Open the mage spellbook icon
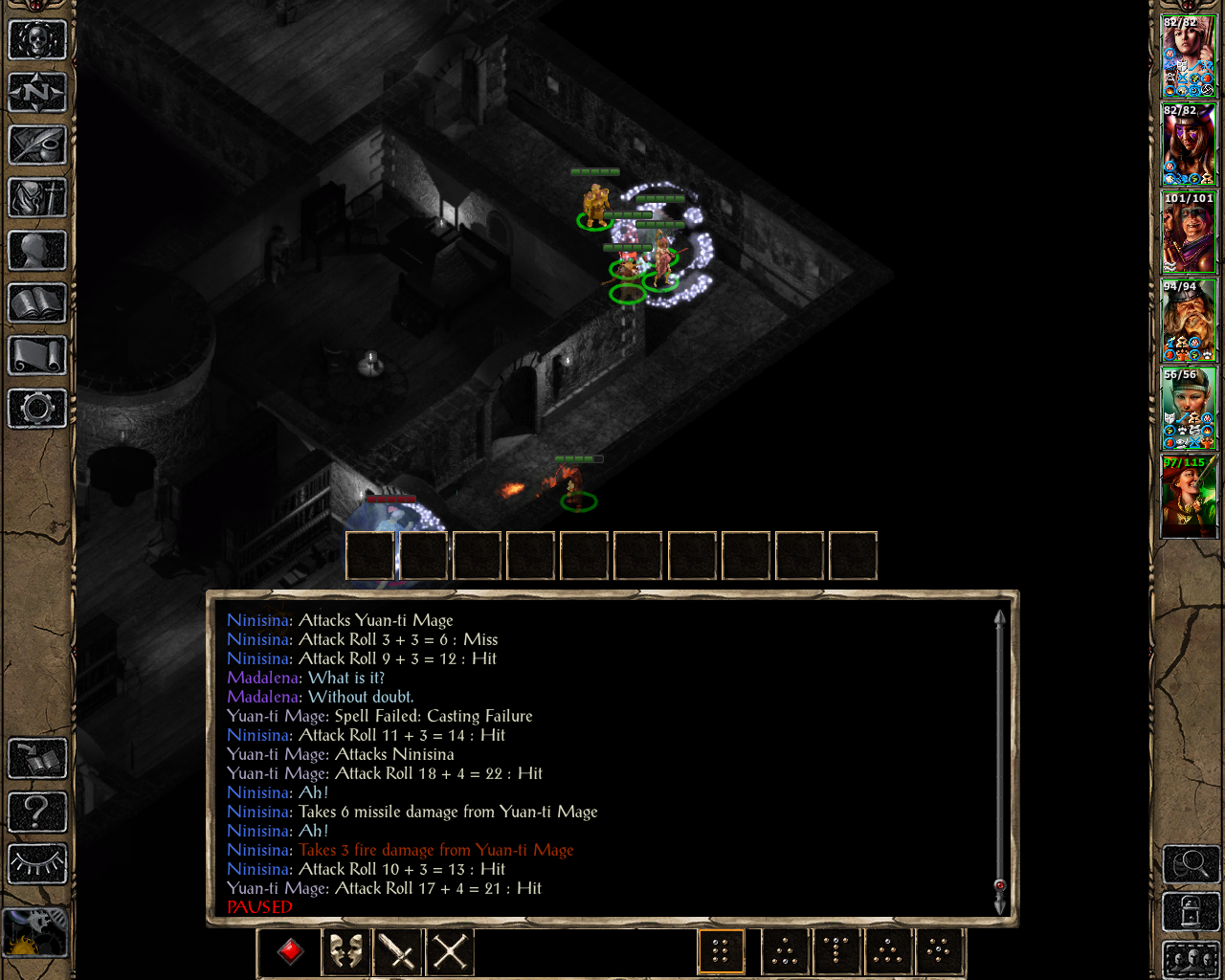This screenshot has width=1225, height=980. point(37,304)
